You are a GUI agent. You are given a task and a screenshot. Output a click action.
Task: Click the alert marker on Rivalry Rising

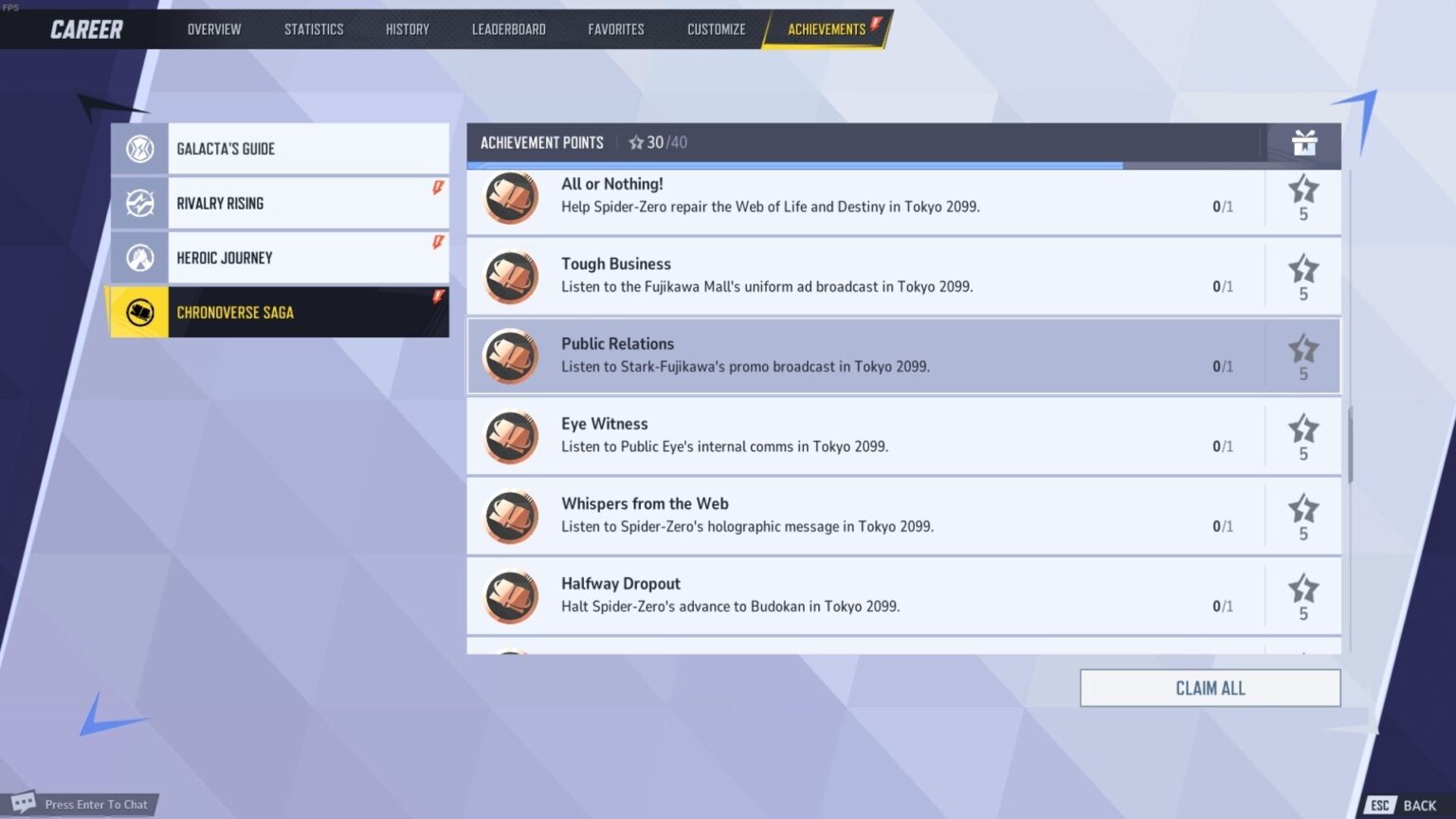pos(437,188)
